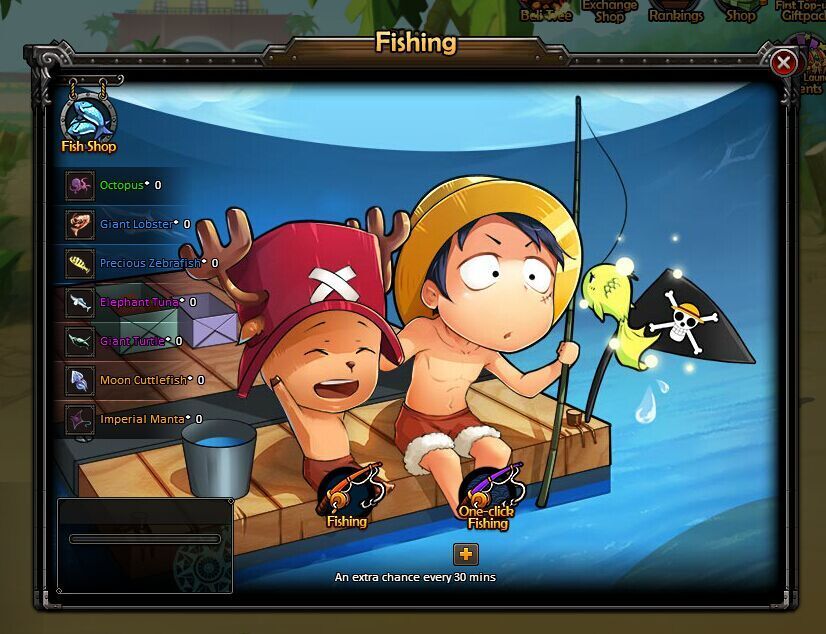Open the Fish Shop
The image size is (826, 634).
click(88, 121)
